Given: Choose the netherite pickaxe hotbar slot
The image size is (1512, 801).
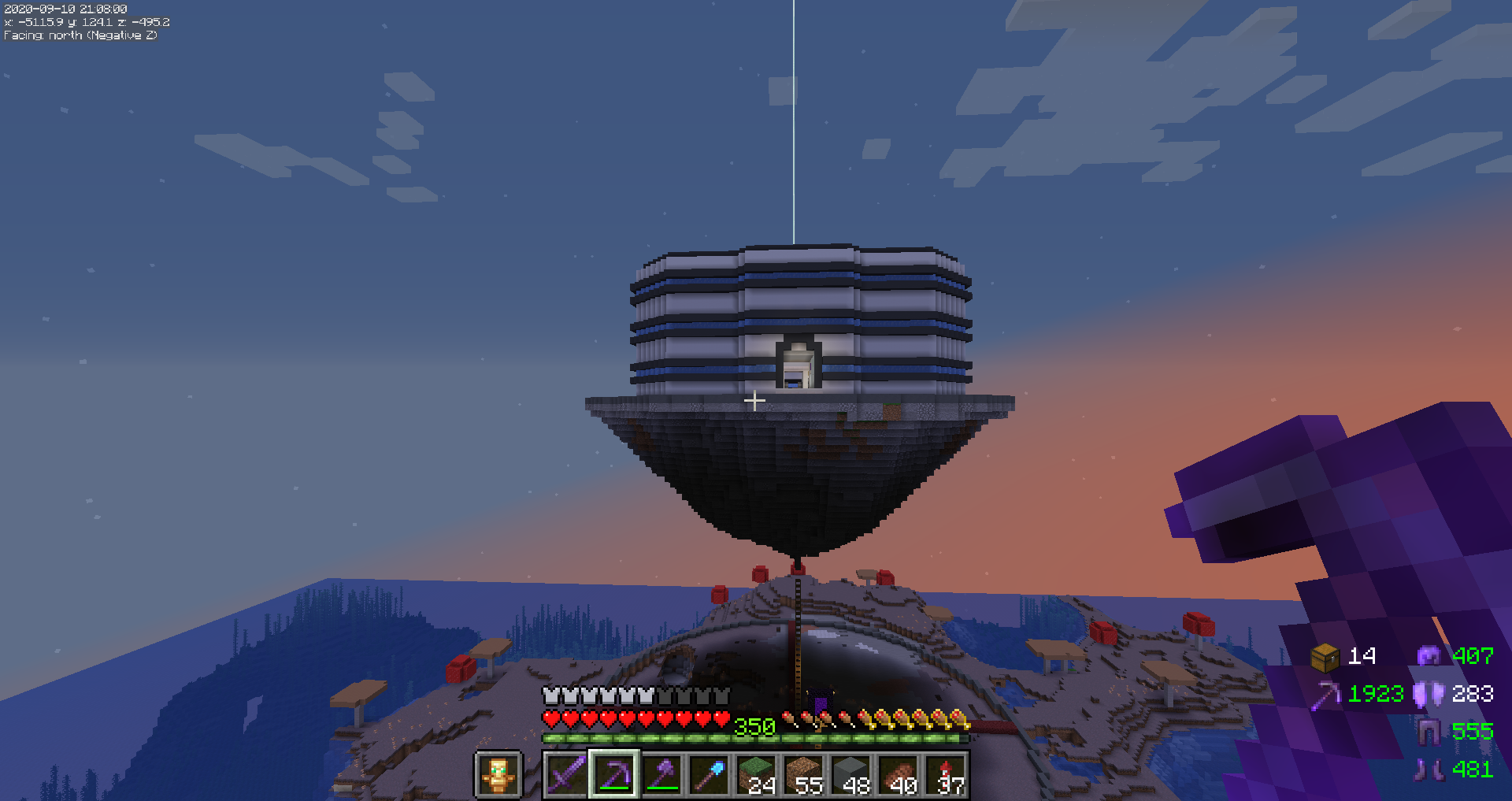Looking at the screenshot, I should [614, 775].
